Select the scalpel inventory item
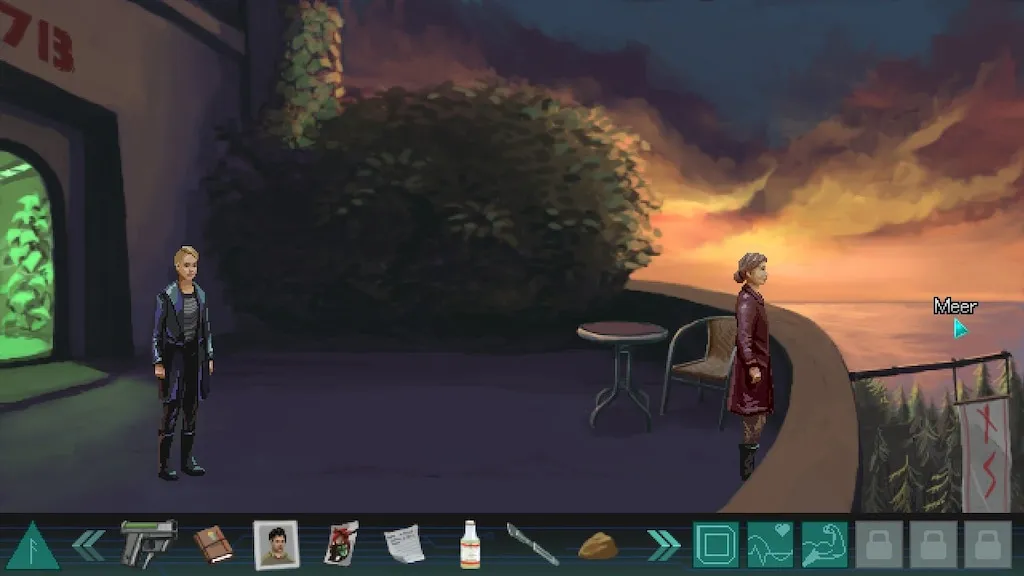1024x576 pixels. point(532,544)
